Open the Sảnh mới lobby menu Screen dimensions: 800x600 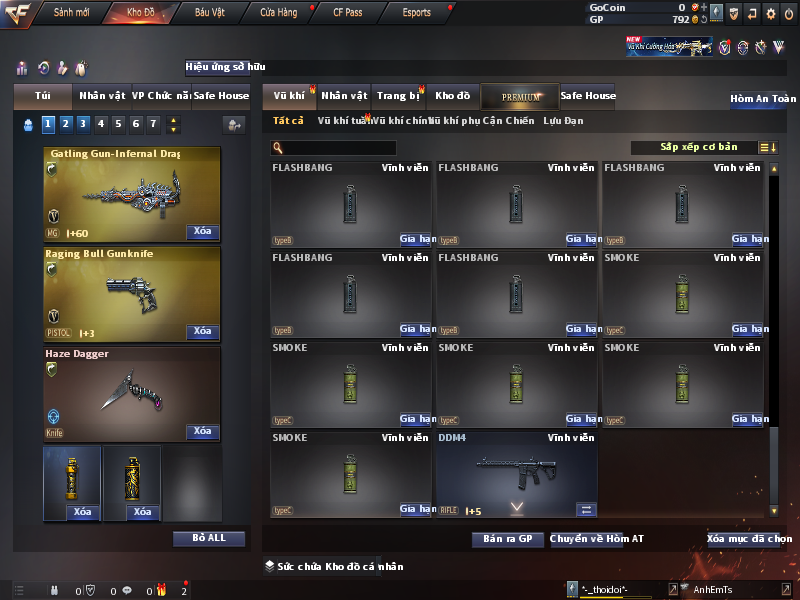click(71, 13)
